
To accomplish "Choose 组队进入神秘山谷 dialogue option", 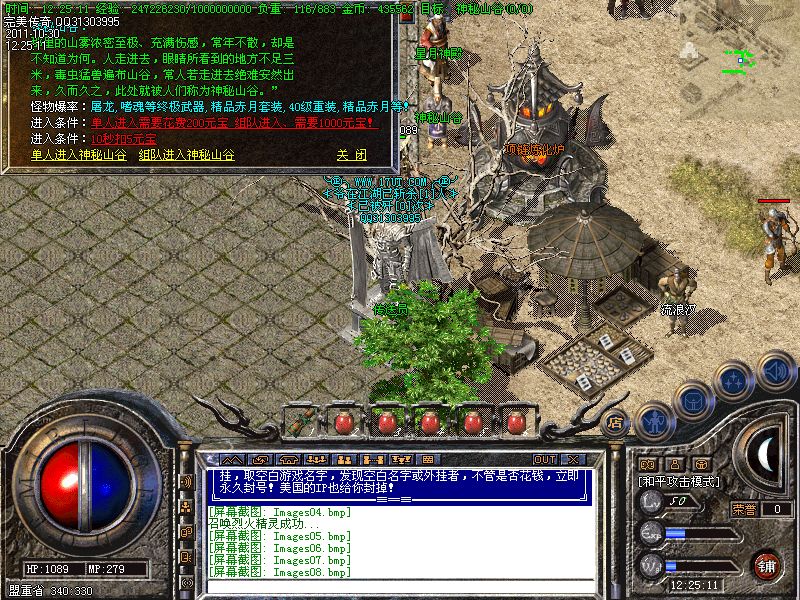I will pos(187,155).
